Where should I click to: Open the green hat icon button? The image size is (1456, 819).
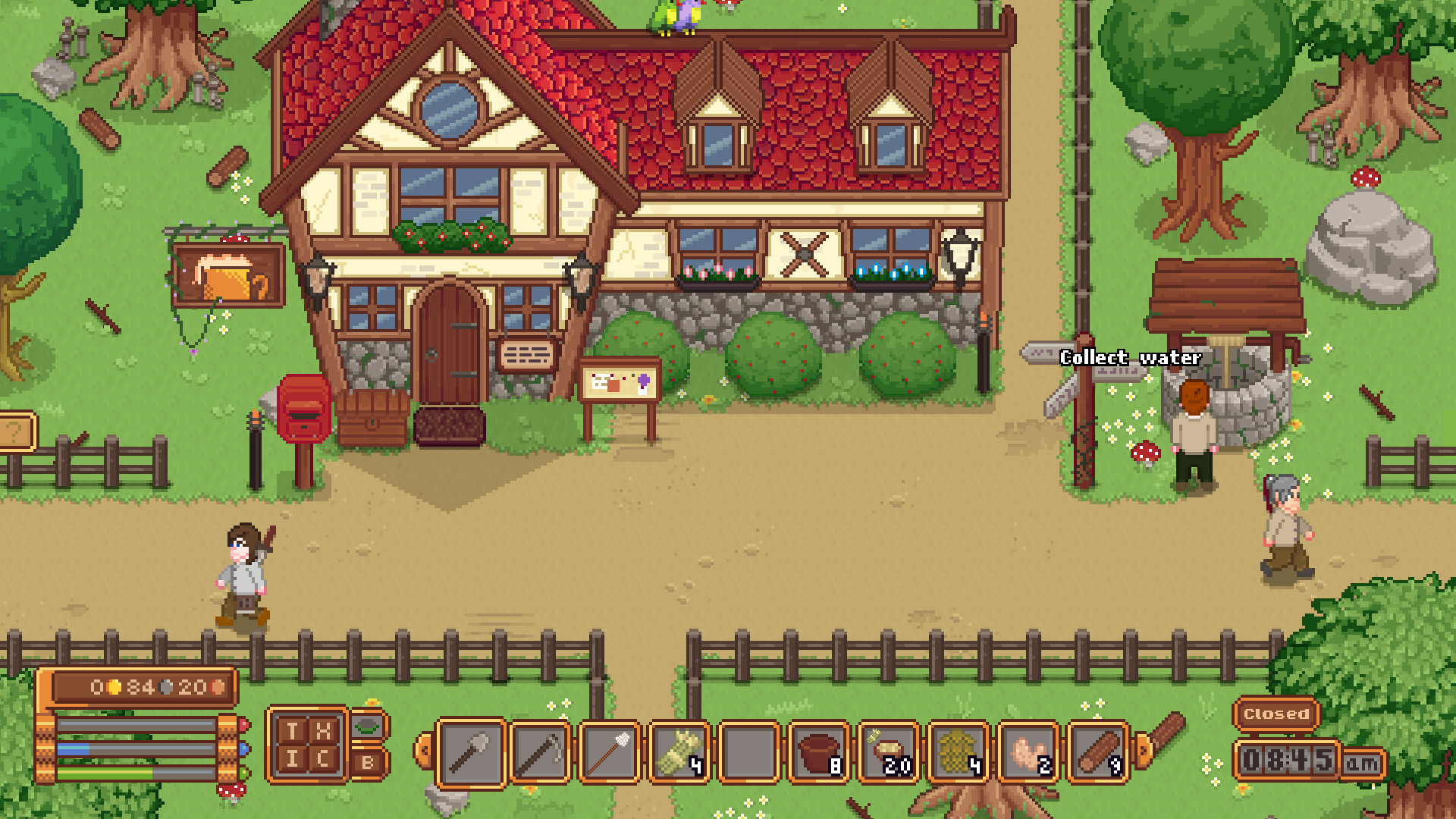pos(368,726)
